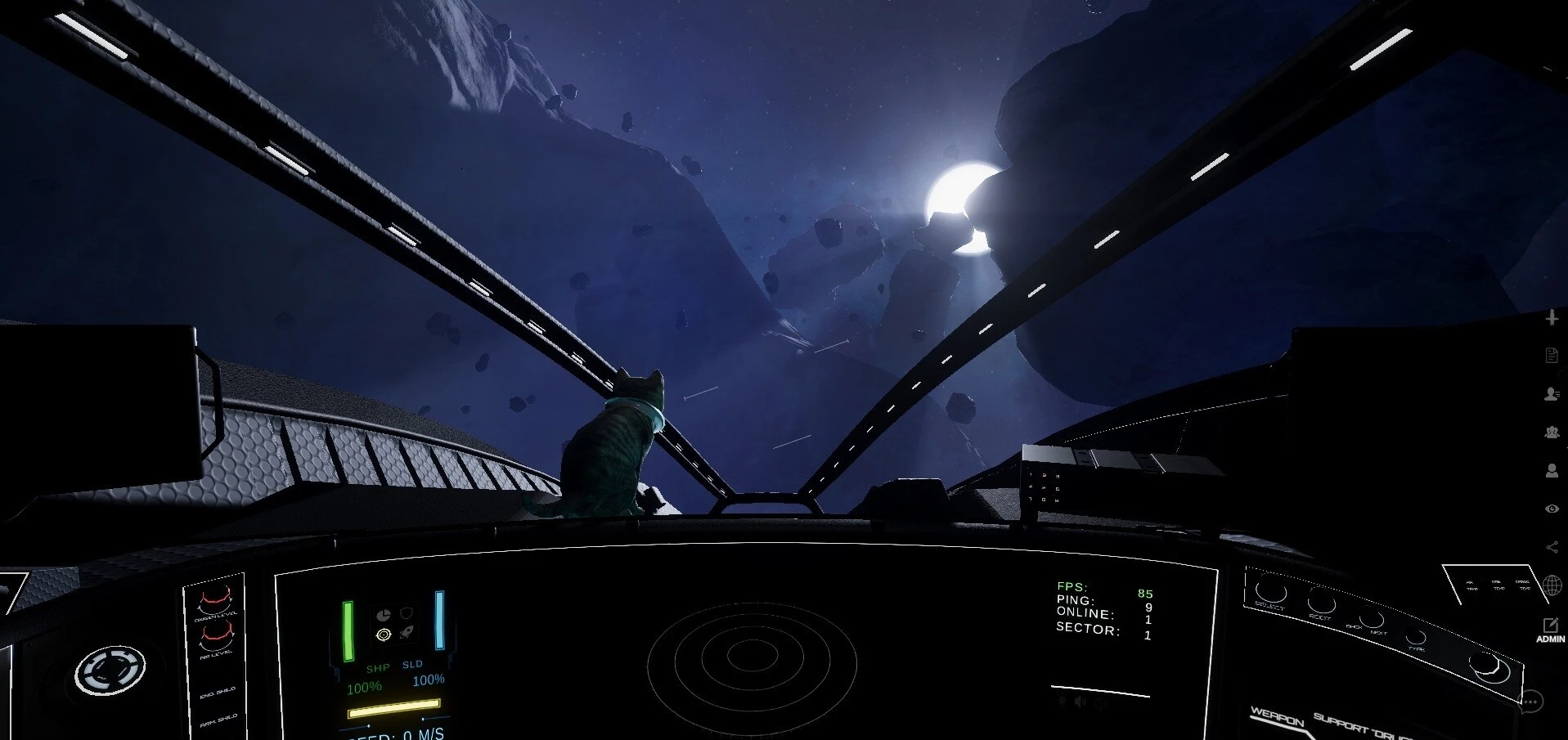Viewport: 1568px width, 740px height.
Task: Open the spaceship icon in the sidebar
Action: (1552, 317)
